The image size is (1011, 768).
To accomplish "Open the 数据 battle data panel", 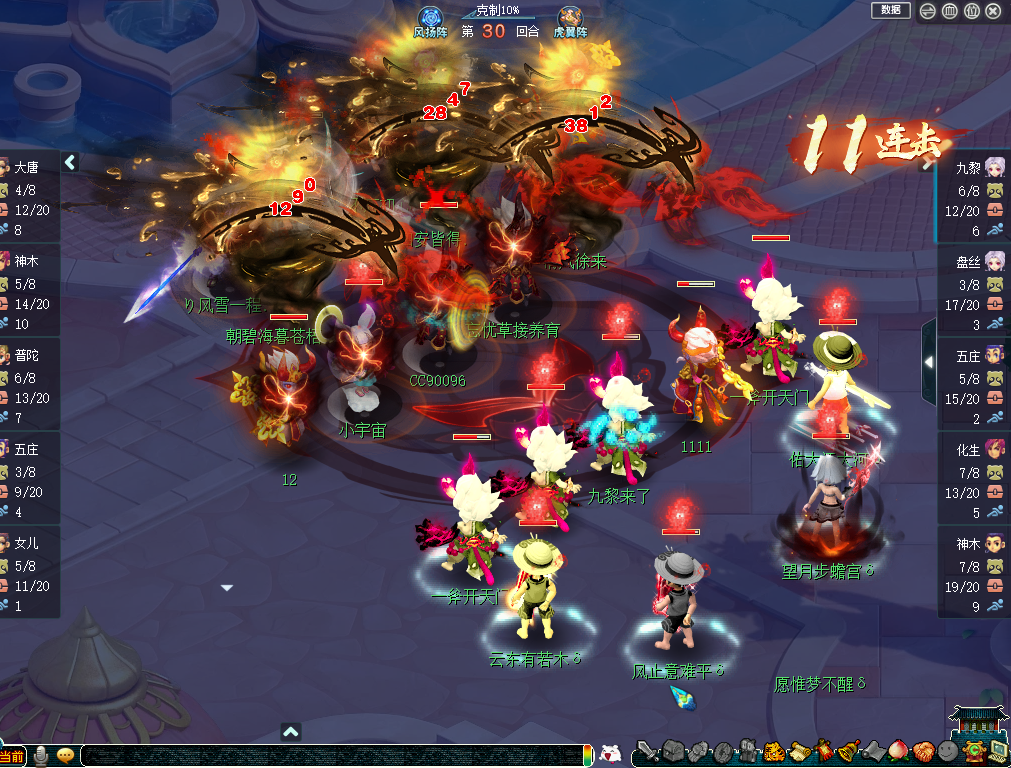I will pyautogui.click(x=890, y=10).
